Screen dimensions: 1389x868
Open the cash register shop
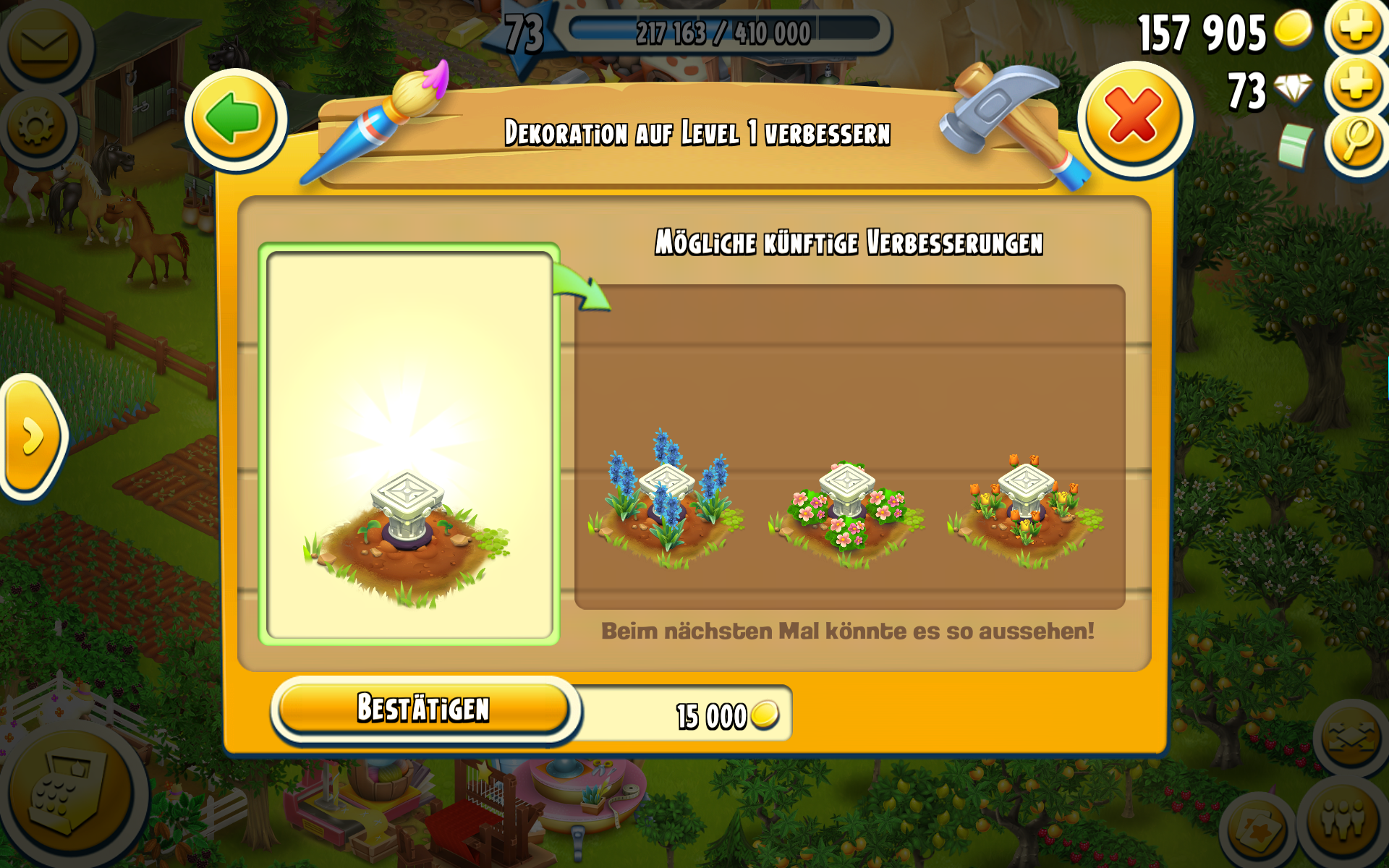tap(69, 792)
